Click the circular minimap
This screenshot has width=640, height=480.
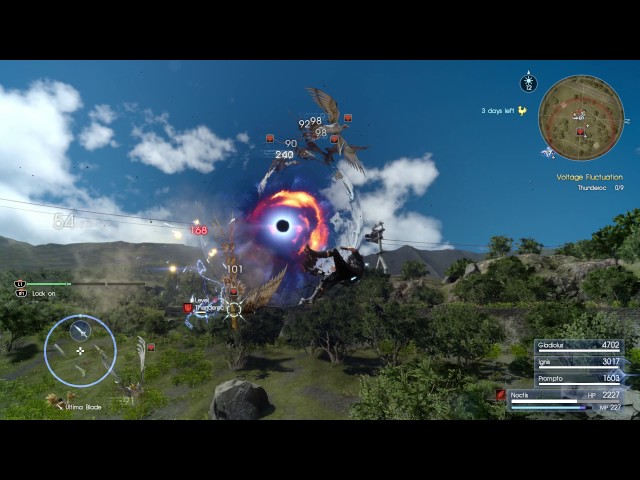(581, 118)
